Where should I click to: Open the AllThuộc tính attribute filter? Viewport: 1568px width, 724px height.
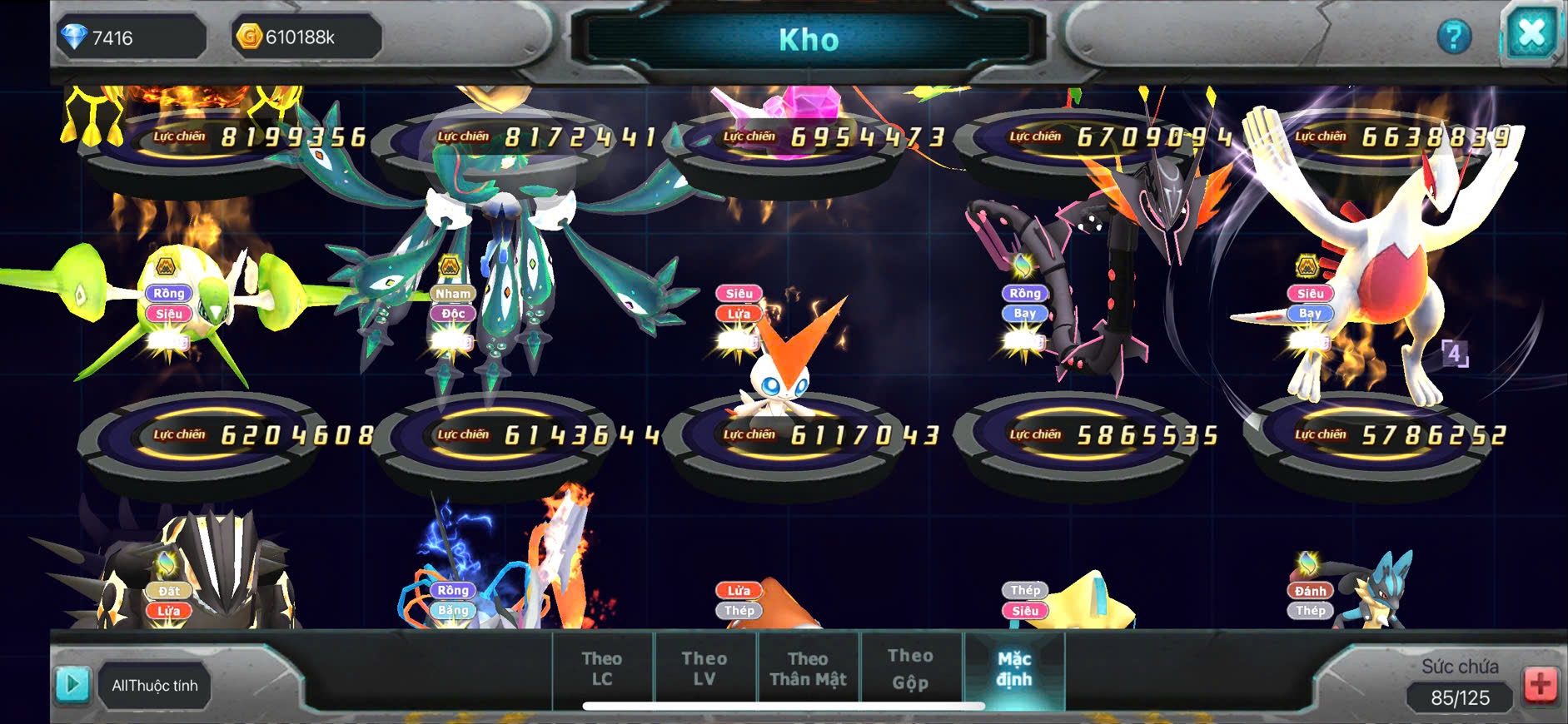point(155,686)
